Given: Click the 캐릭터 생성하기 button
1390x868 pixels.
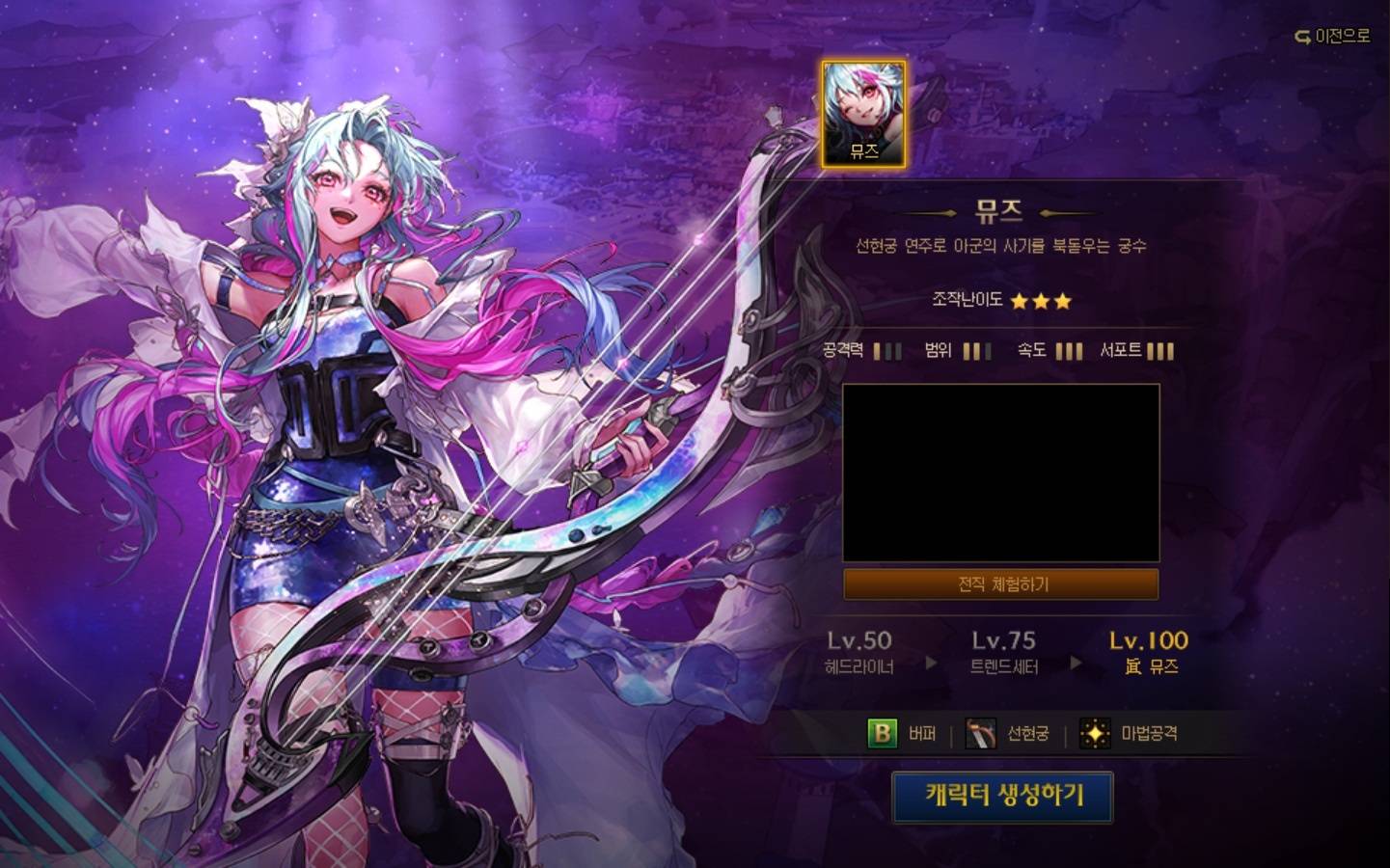Looking at the screenshot, I should click(1002, 797).
